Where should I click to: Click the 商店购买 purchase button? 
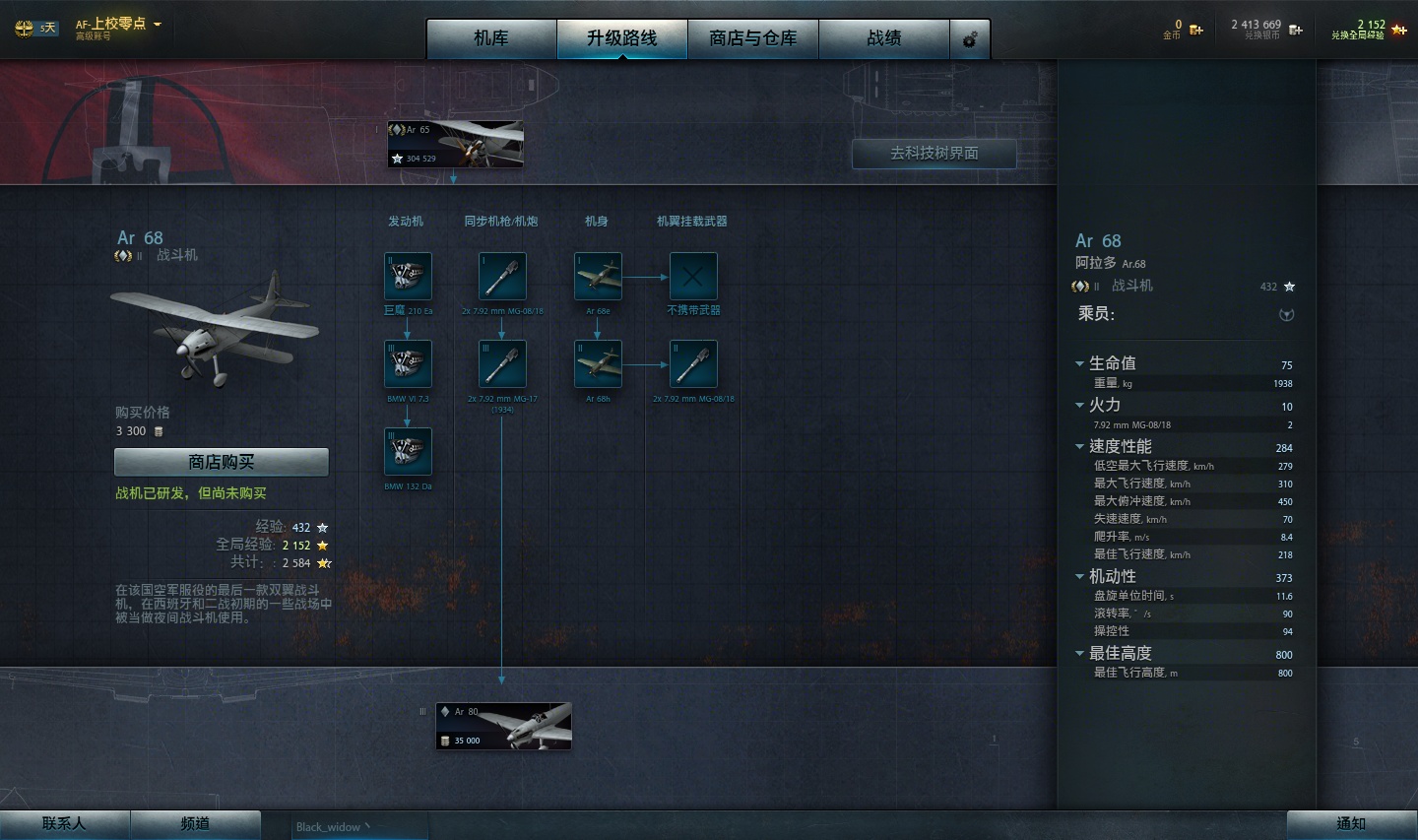(221, 461)
